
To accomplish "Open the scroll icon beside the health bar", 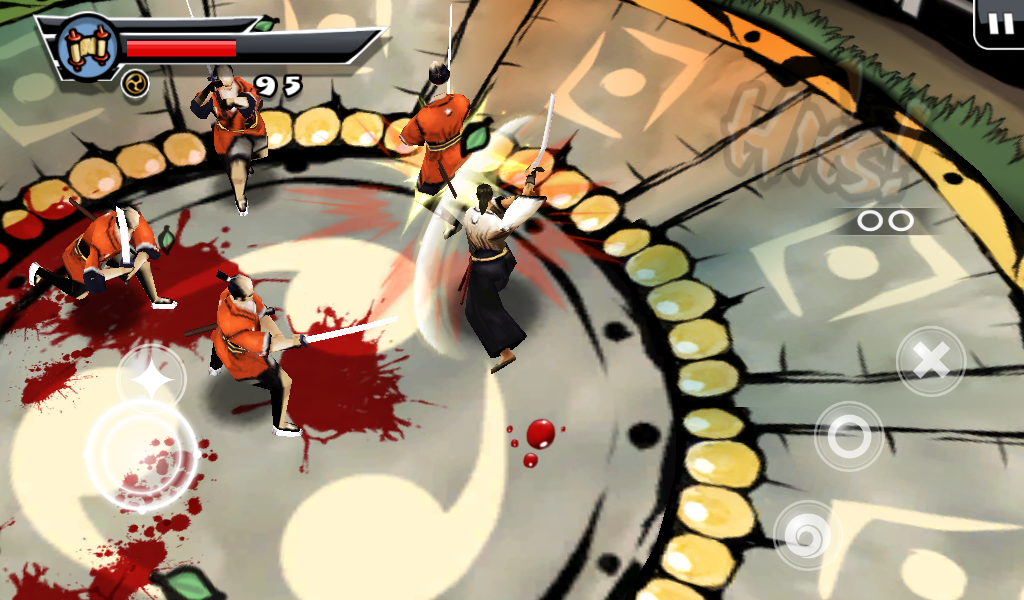I will tap(87, 45).
